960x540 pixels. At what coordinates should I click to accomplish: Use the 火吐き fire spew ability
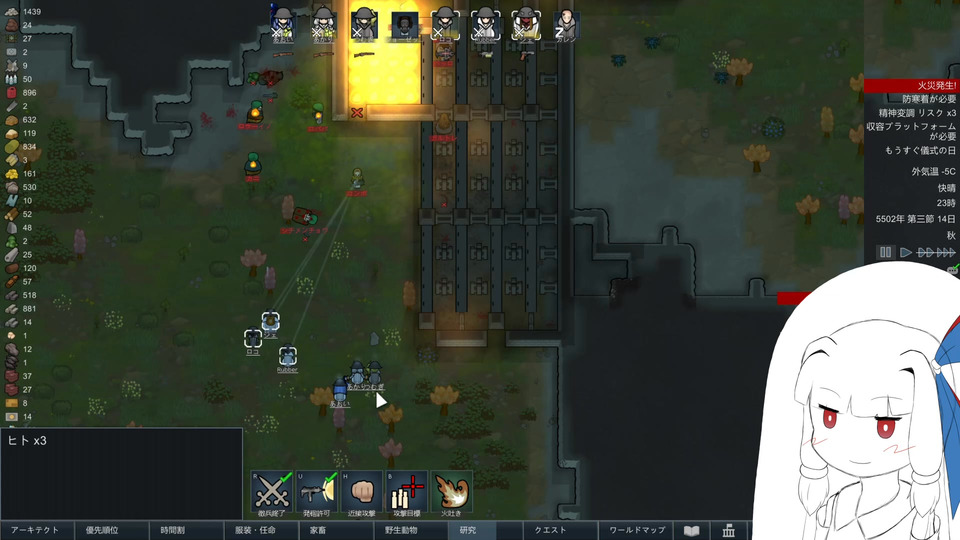(x=452, y=492)
